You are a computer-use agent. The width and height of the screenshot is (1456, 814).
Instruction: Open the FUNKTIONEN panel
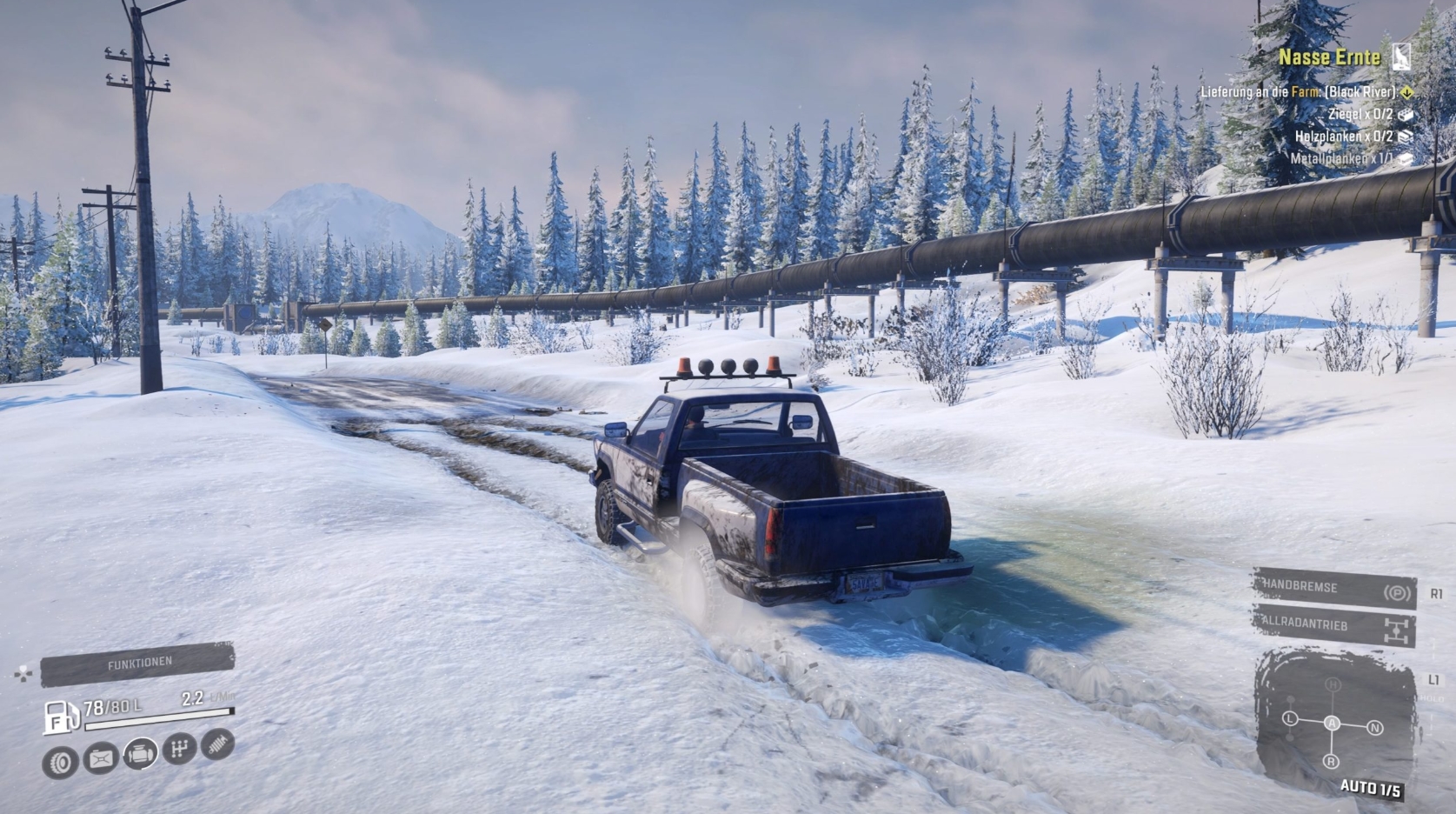[x=139, y=661]
